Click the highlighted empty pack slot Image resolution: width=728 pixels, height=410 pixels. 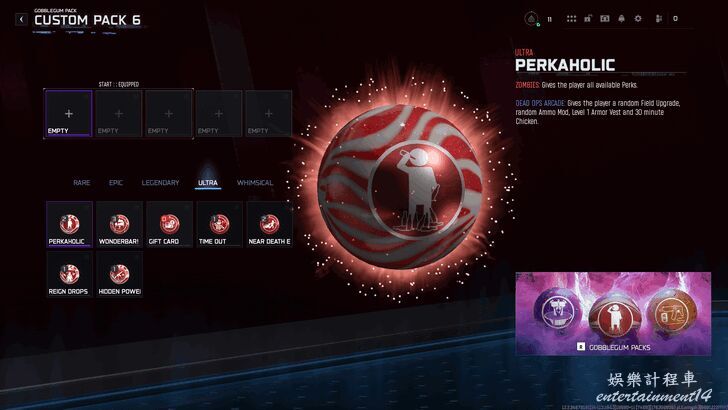click(69, 113)
